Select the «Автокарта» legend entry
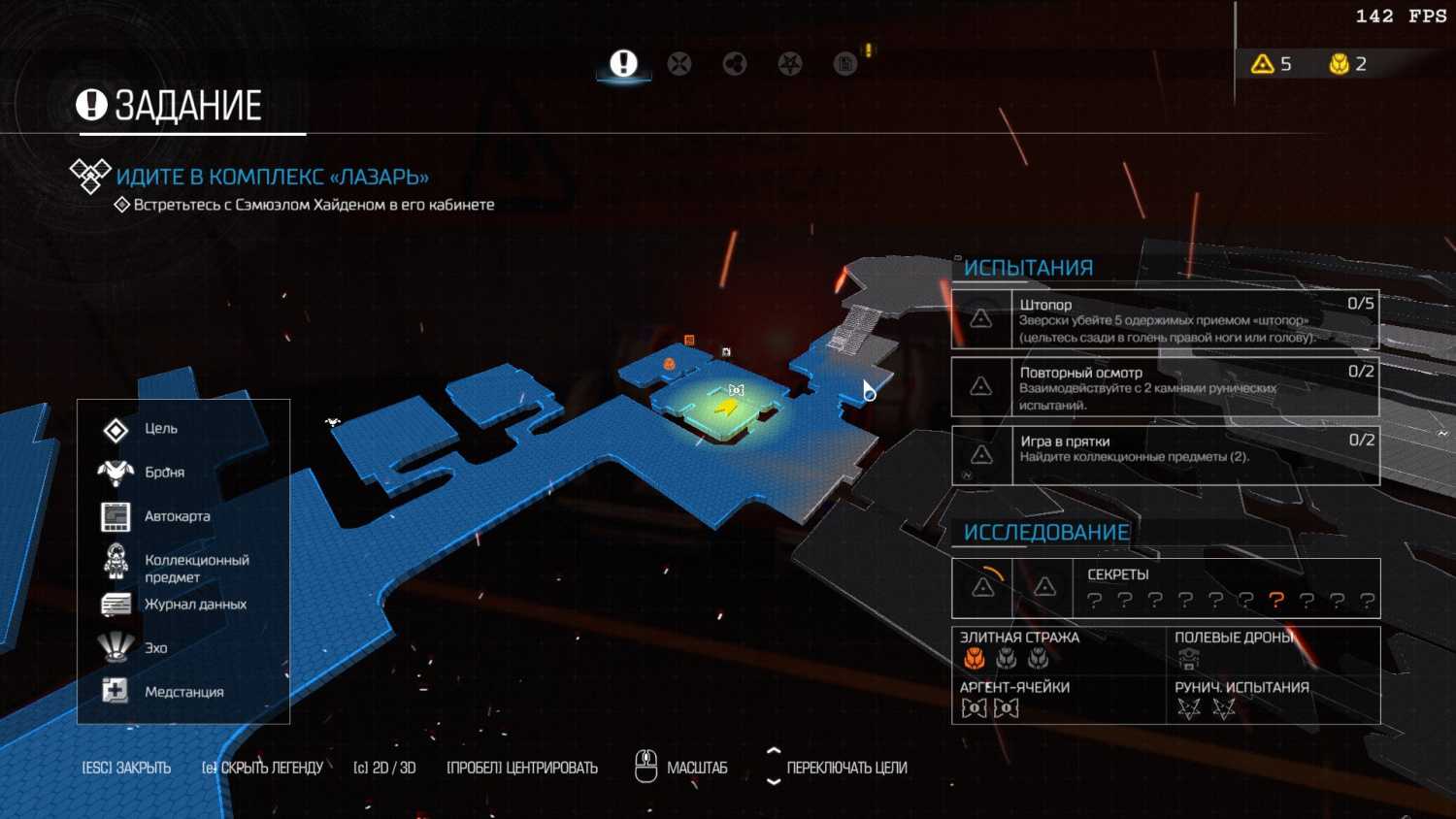Image resolution: width=1456 pixels, height=819 pixels. point(177,516)
